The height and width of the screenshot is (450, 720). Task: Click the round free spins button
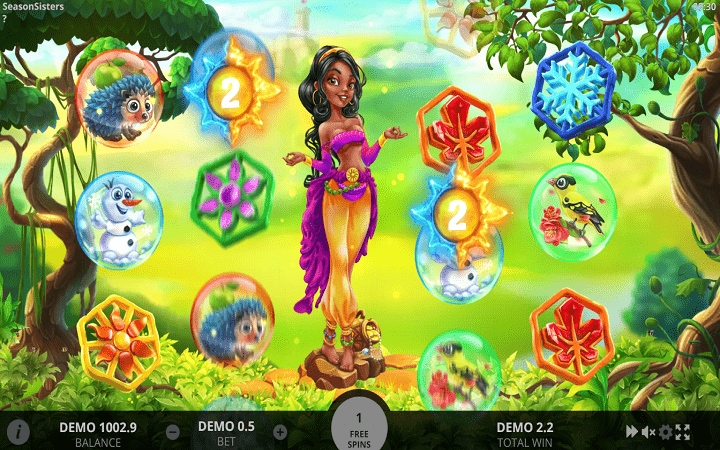359,428
